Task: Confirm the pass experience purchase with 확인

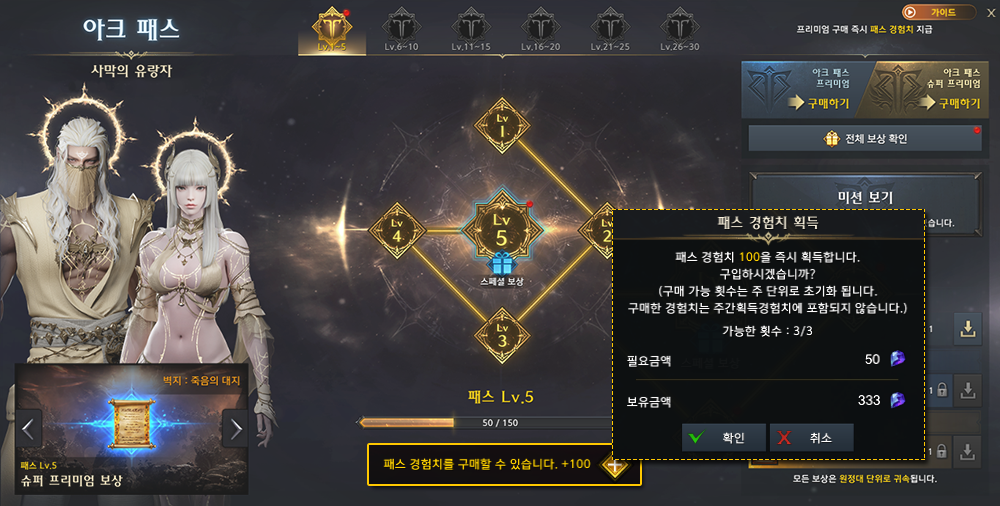Action: tap(724, 437)
